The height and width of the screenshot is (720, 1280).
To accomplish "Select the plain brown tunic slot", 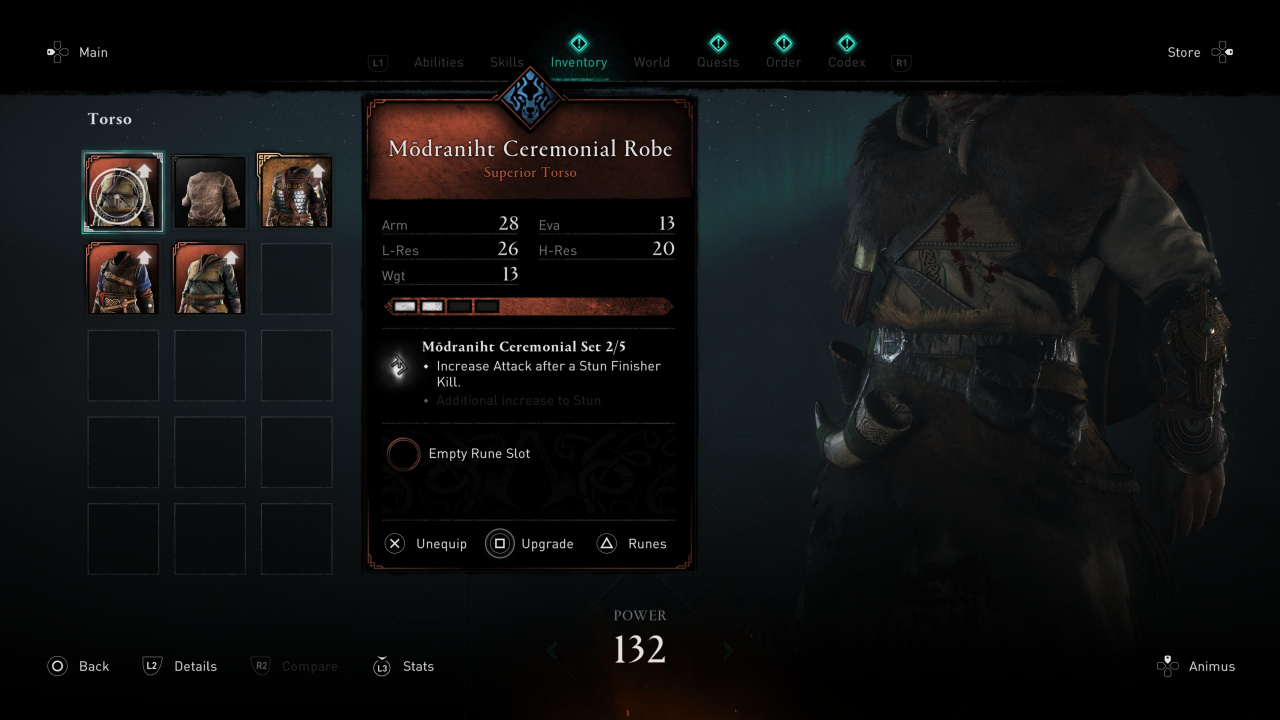I will click(x=210, y=192).
